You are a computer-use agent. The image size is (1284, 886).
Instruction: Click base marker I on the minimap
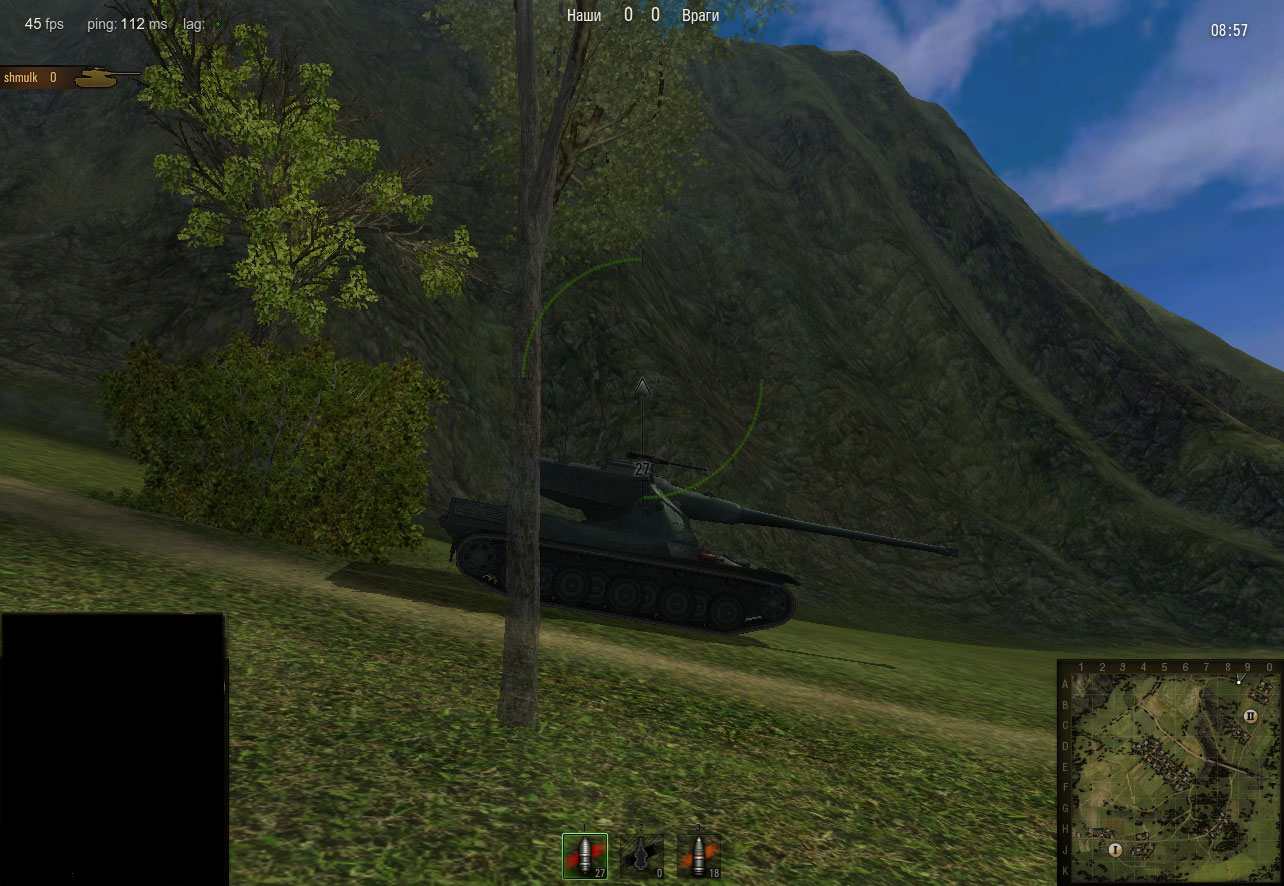click(1114, 849)
